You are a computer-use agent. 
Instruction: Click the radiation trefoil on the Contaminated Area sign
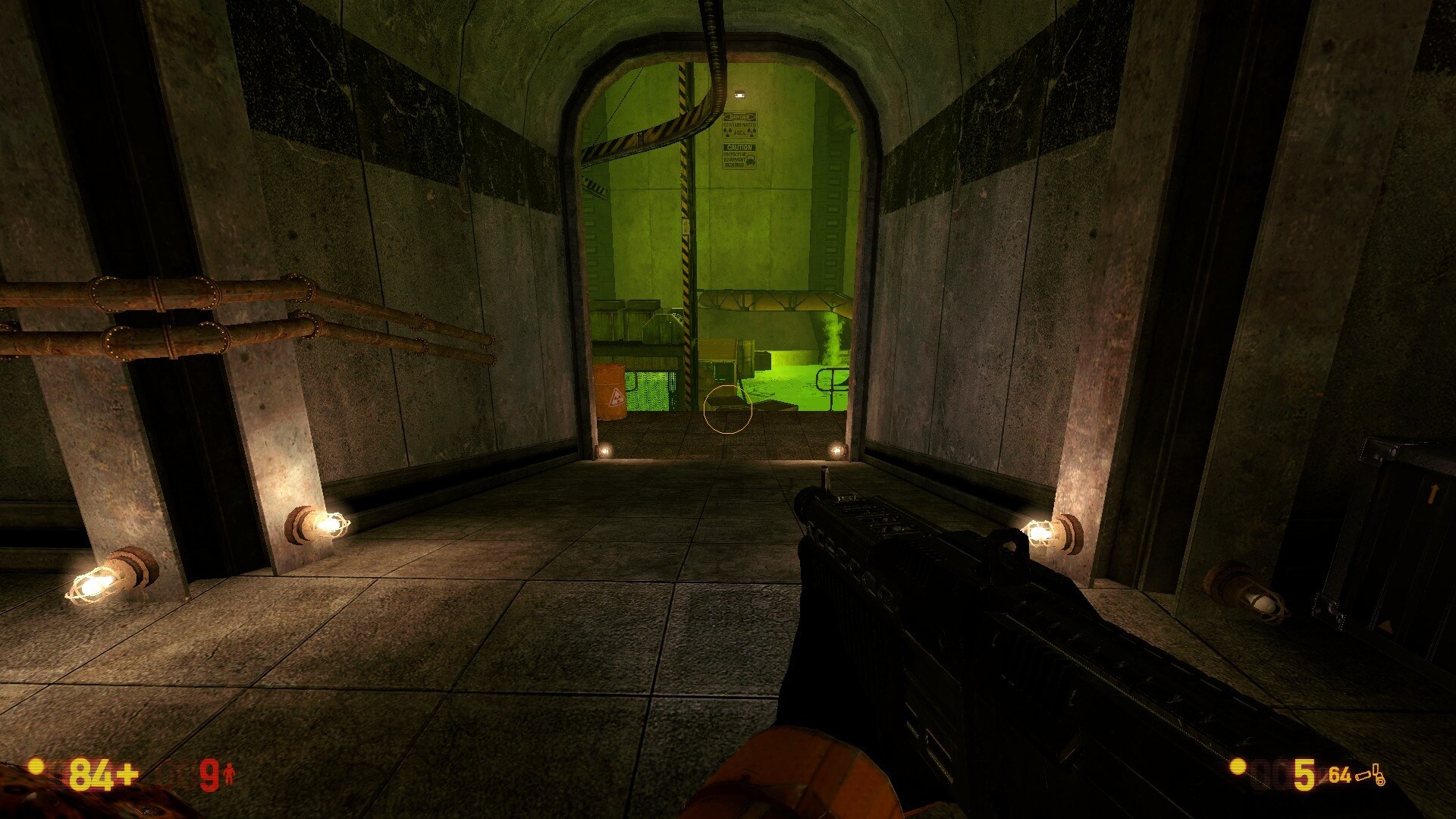pyautogui.click(x=727, y=132)
